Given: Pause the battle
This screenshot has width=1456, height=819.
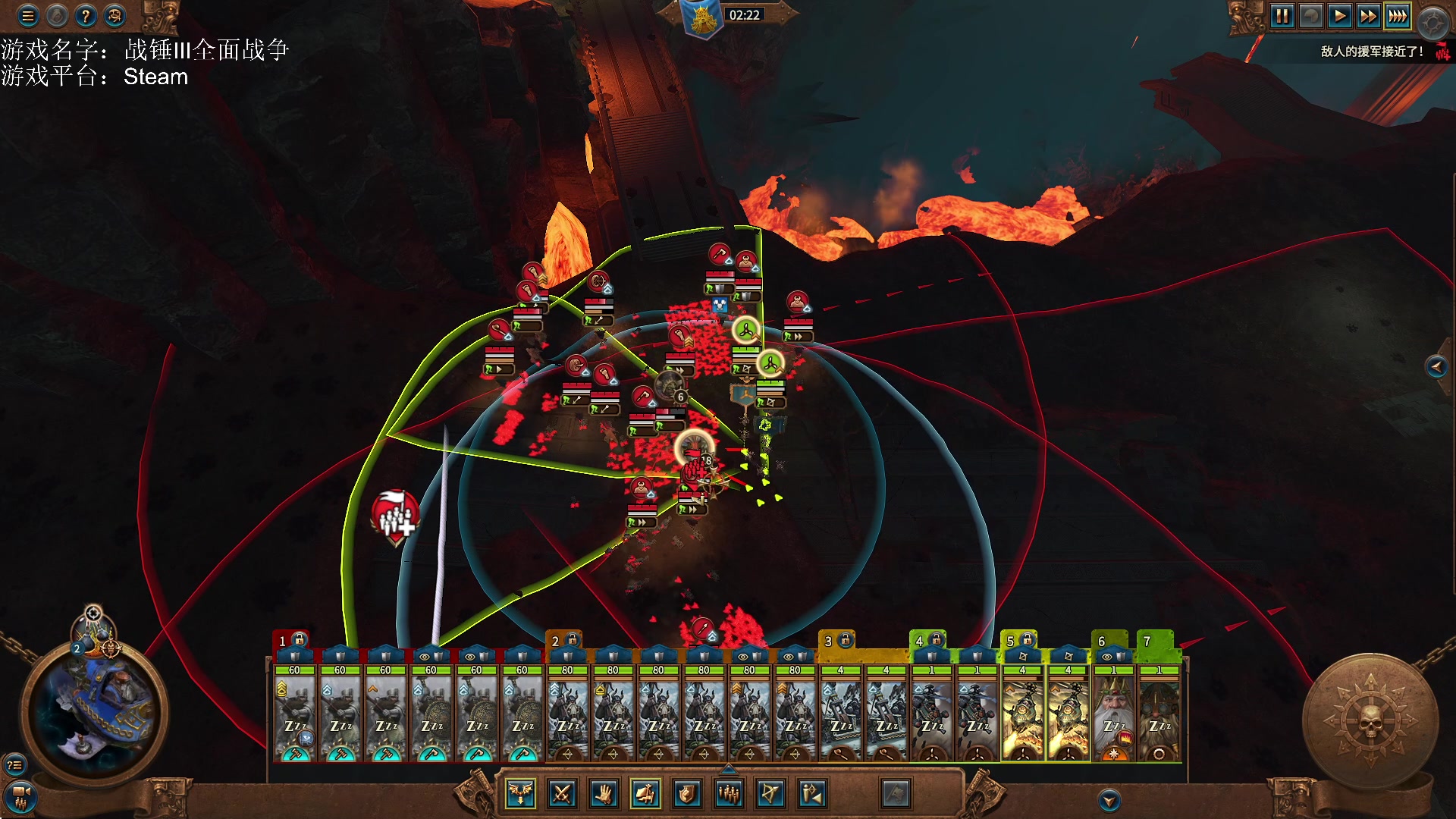Looking at the screenshot, I should 1282,16.
